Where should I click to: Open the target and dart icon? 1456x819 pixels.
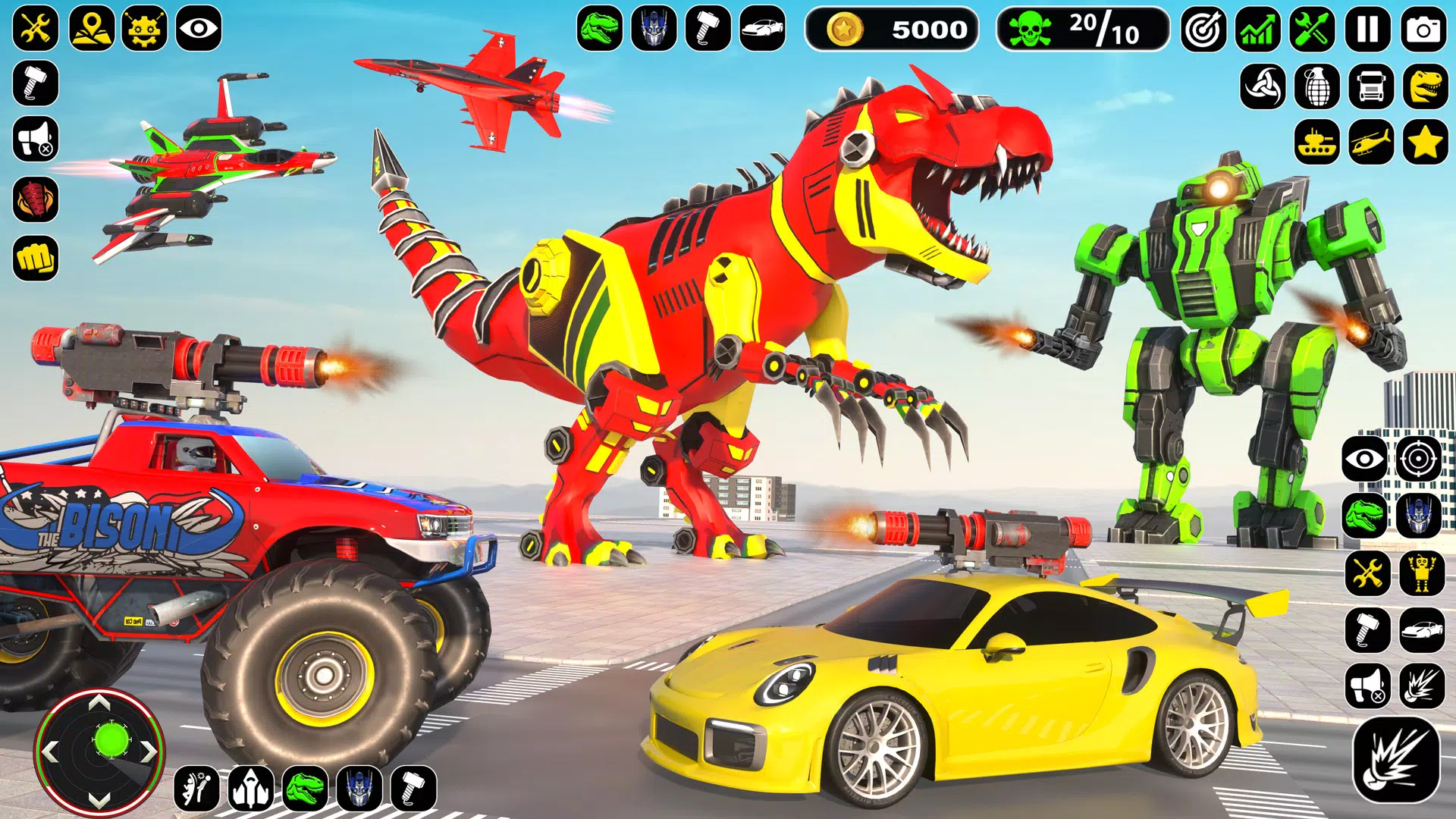pos(1203,30)
